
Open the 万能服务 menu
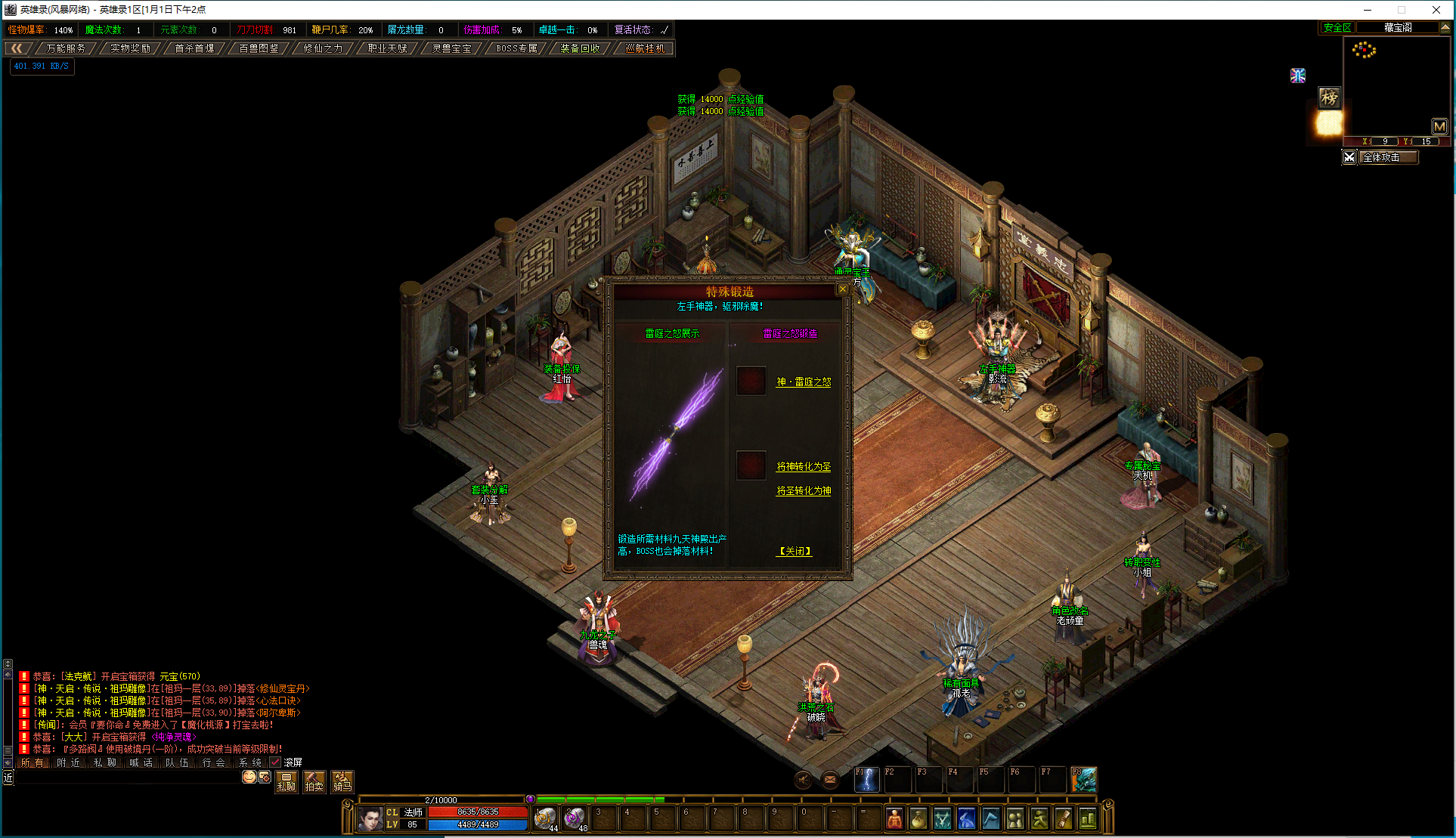pos(66,48)
